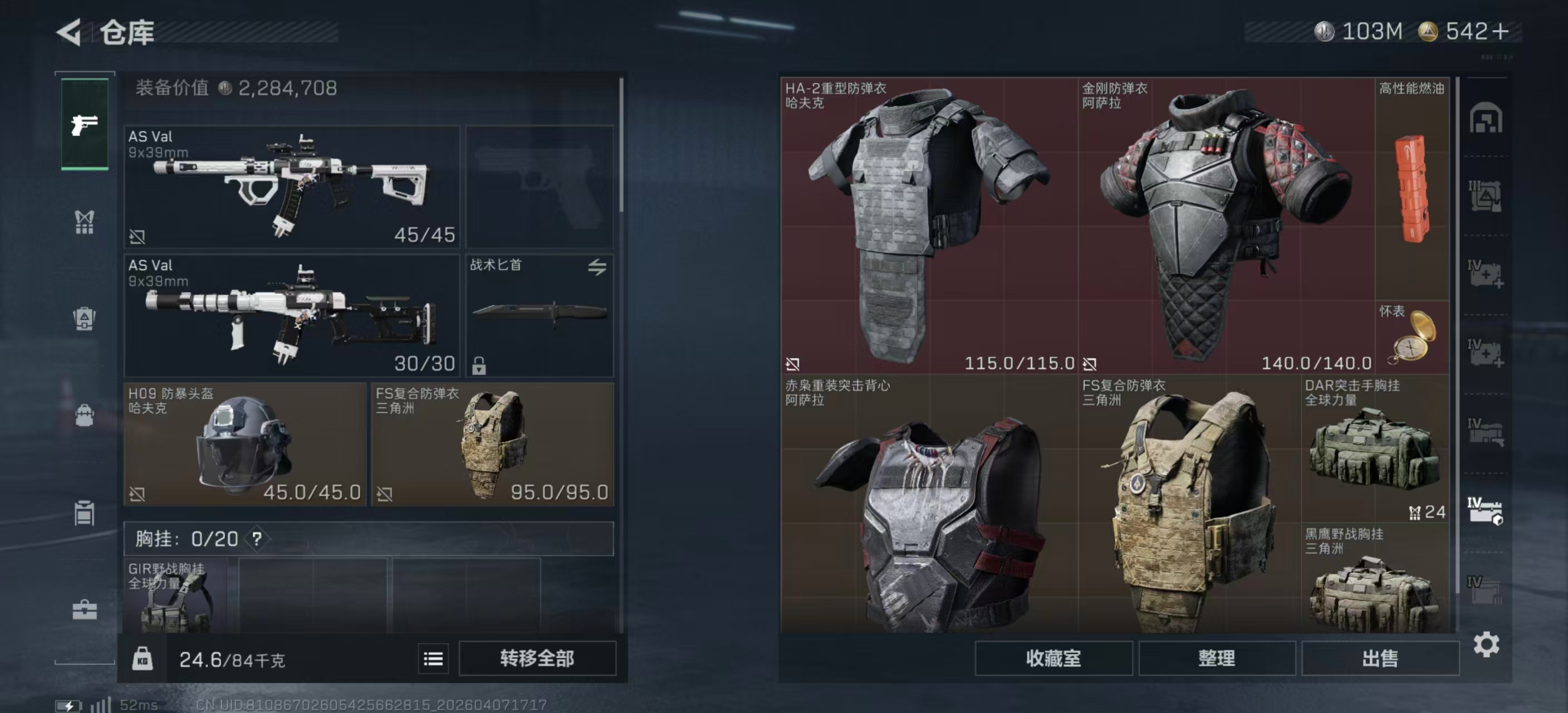Select the 怀表 pocket watch item
The image size is (1568, 713).
tap(1412, 336)
